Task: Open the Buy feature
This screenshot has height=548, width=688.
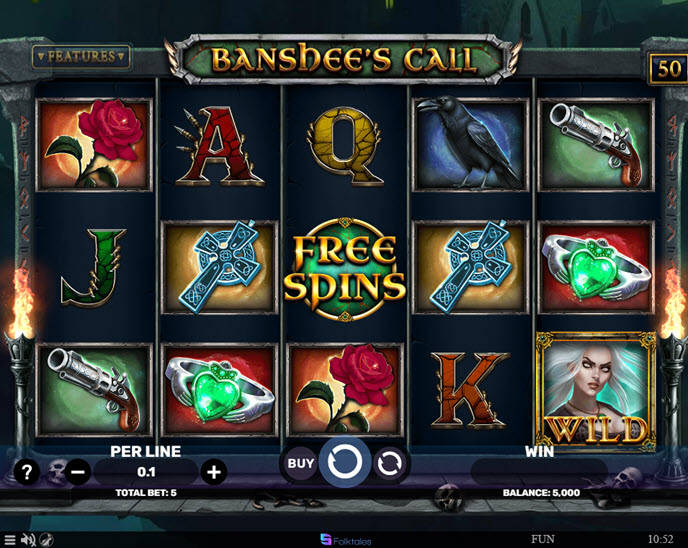Action: [301, 463]
